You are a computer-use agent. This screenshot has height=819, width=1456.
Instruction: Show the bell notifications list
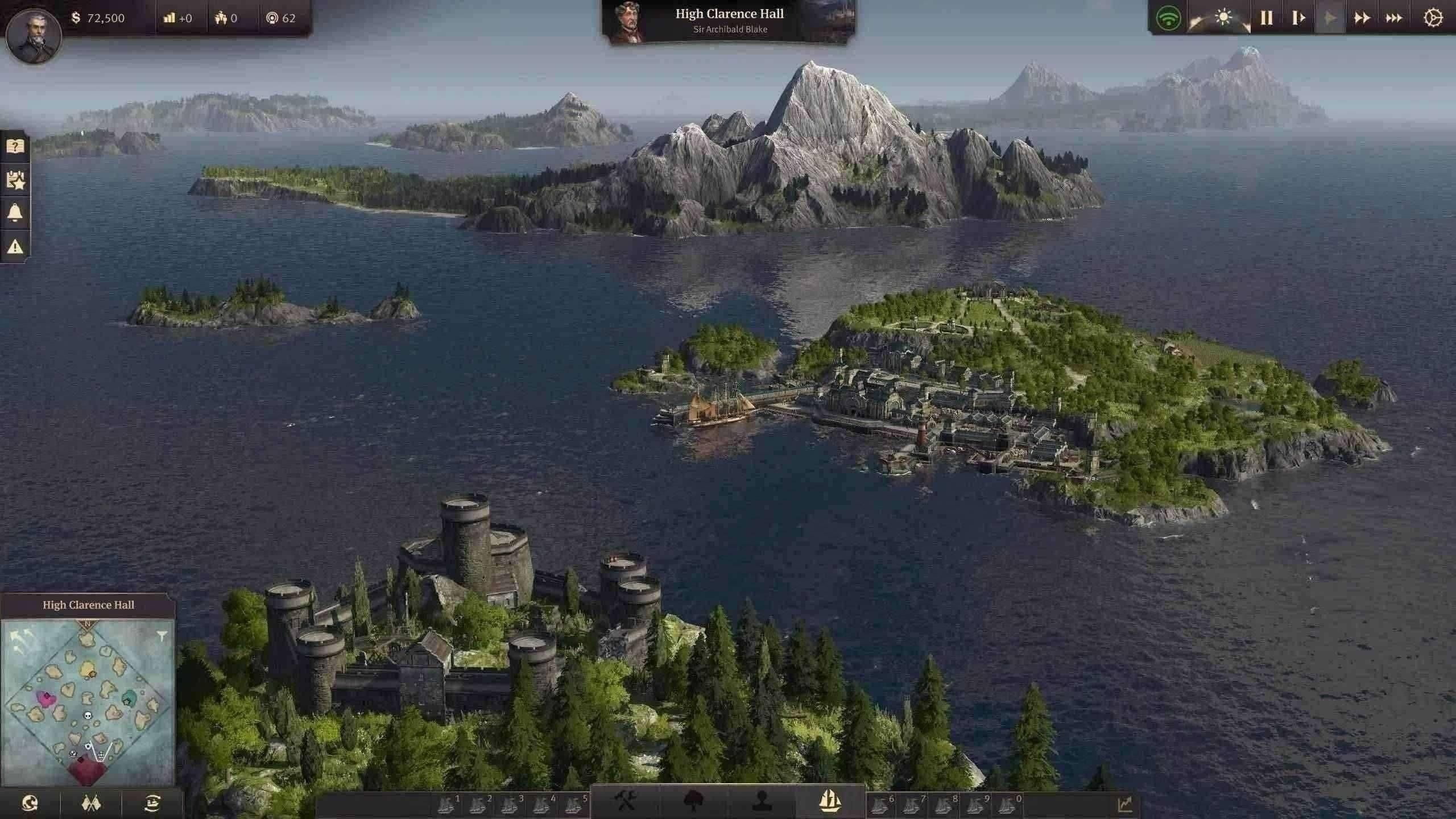15,213
